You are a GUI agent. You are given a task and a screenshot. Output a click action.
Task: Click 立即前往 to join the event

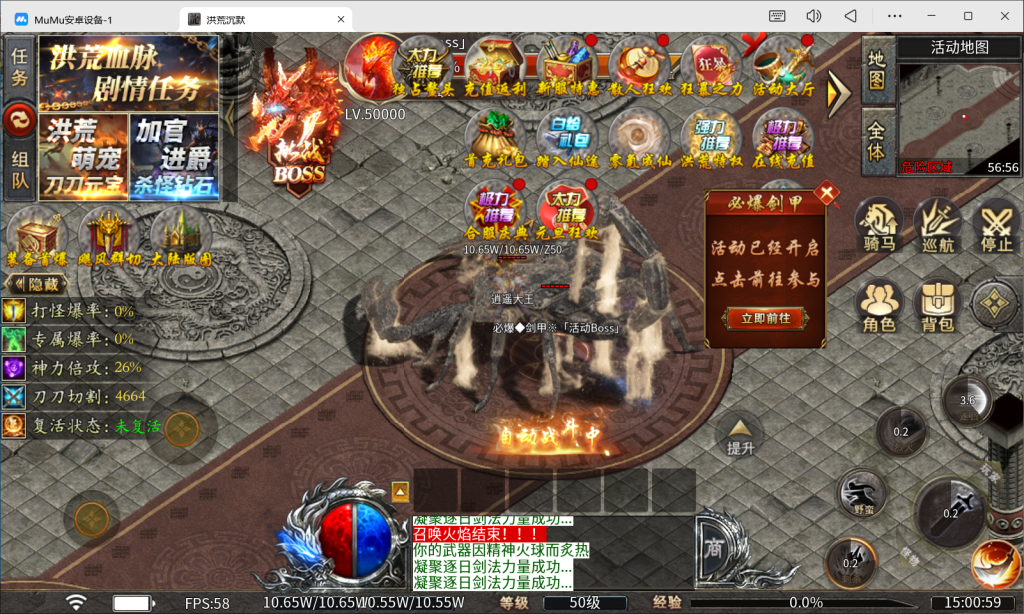765,318
